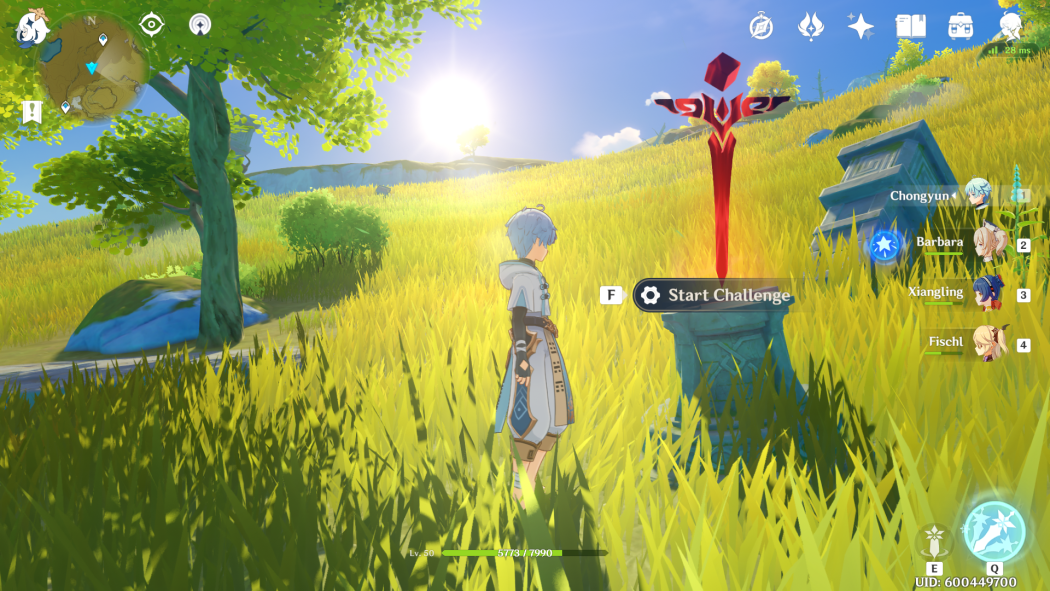Open the quest log exclamation banner
Screen dimensions: 1050x591
click(31, 111)
